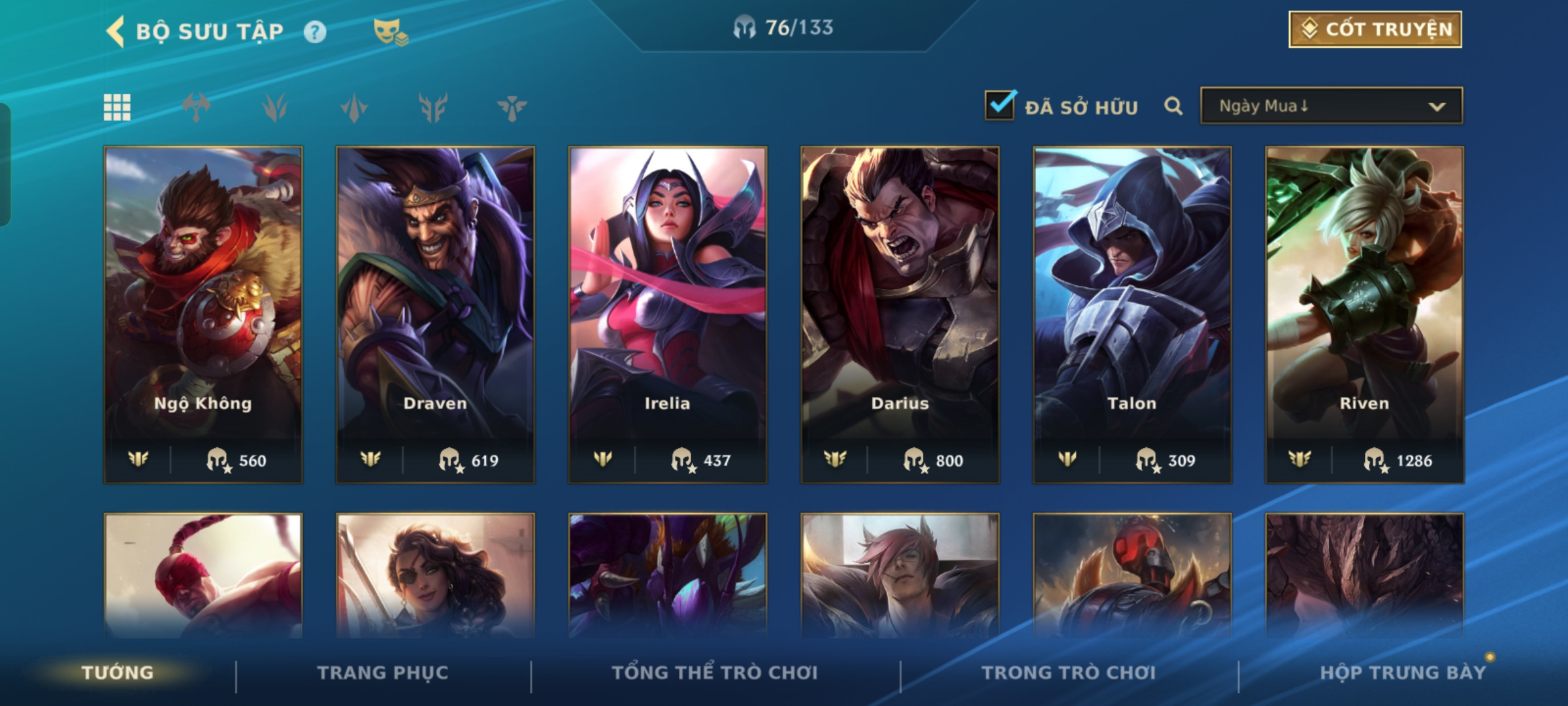Select the Riven champion card
This screenshot has width=1568, height=706.
(1364, 314)
